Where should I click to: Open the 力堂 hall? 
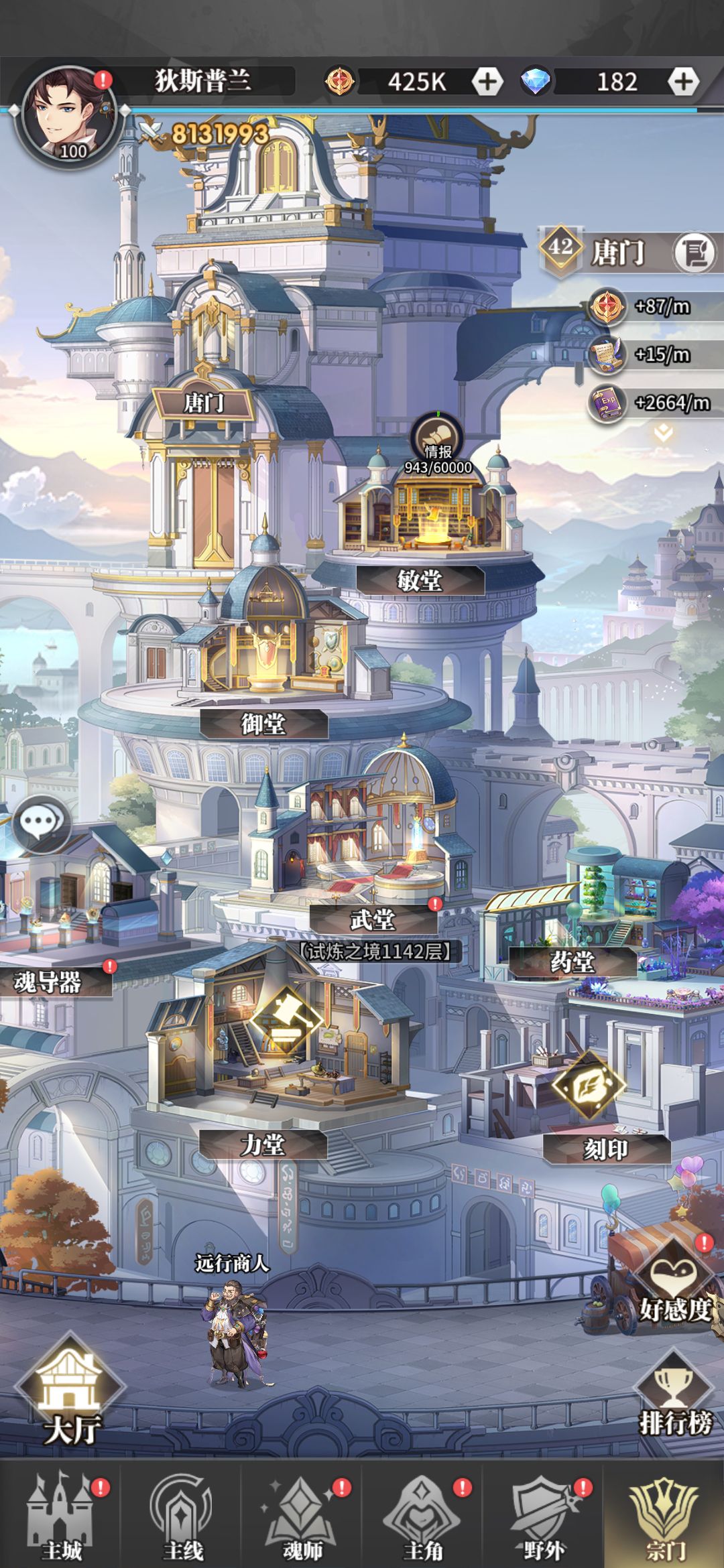(263, 1145)
